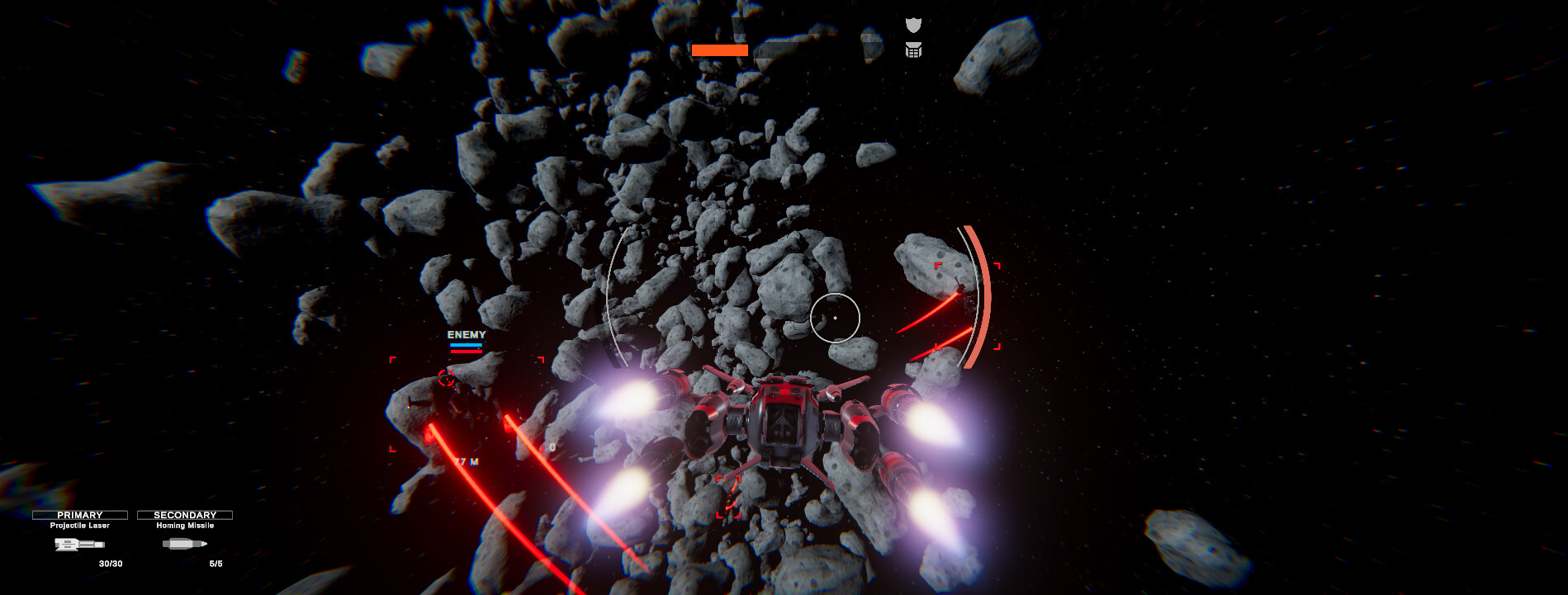Select the Projectile Laser weapon icon

point(78,545)
